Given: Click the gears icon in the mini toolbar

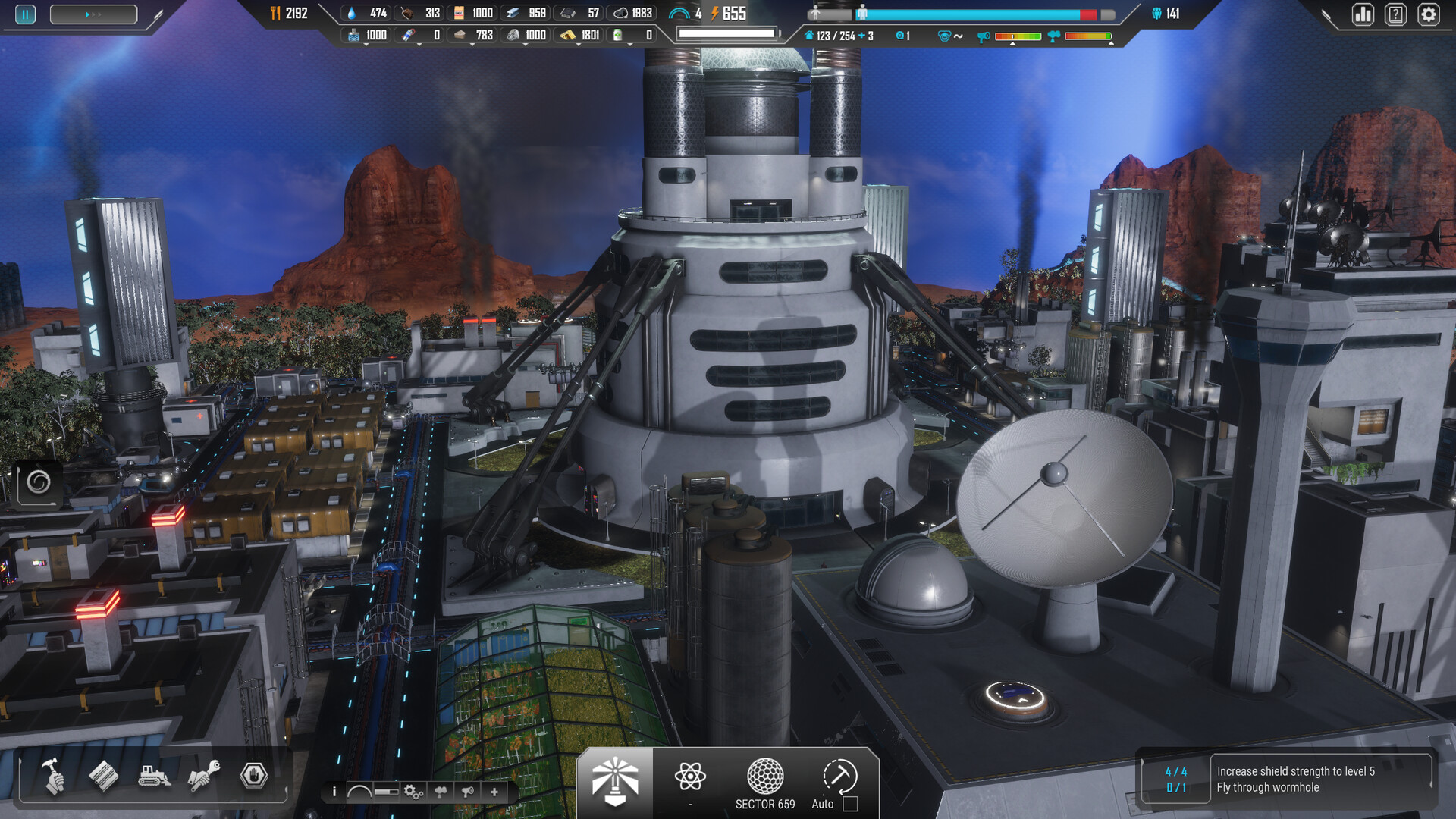Looking at the screenshot, I should click(x=411, y=792).
